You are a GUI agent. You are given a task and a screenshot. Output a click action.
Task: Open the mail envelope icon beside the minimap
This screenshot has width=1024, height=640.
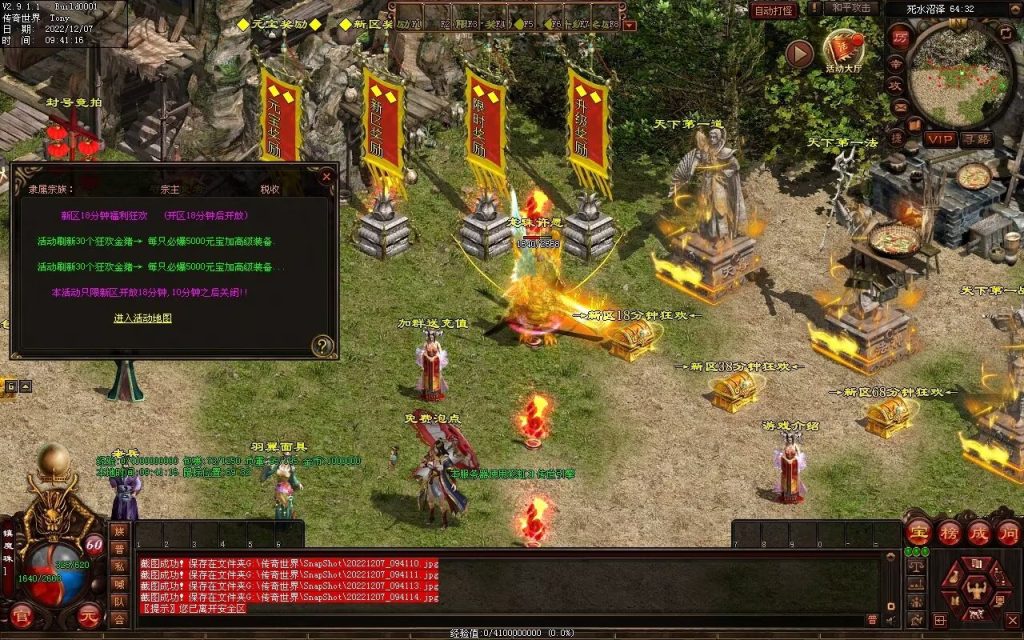[x=899, y=108]
